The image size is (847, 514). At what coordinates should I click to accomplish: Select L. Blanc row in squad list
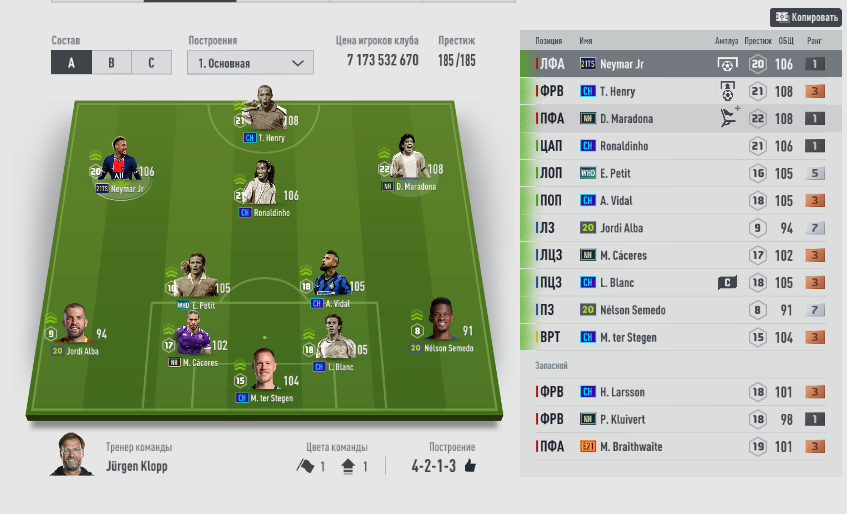(x=680, y=283)
